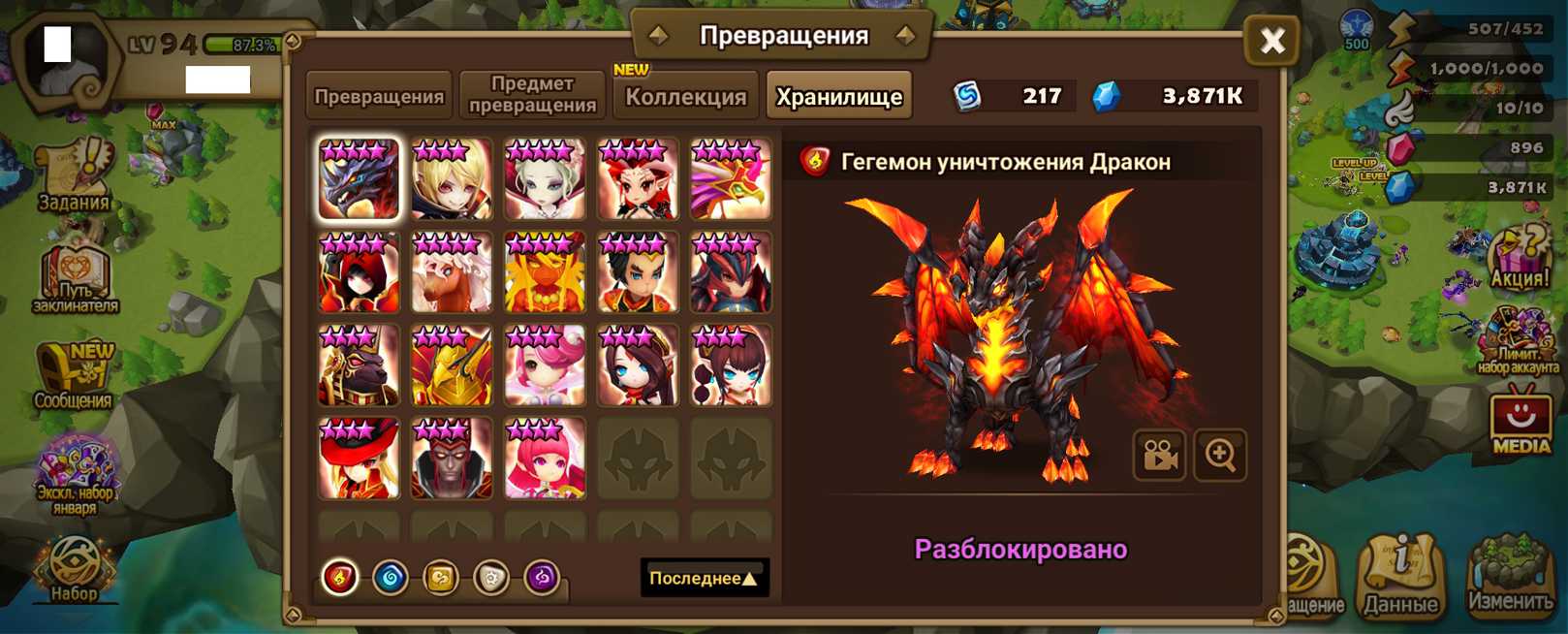
Task: Open the Сообщения chest inbox
Action: pos(74,376)
